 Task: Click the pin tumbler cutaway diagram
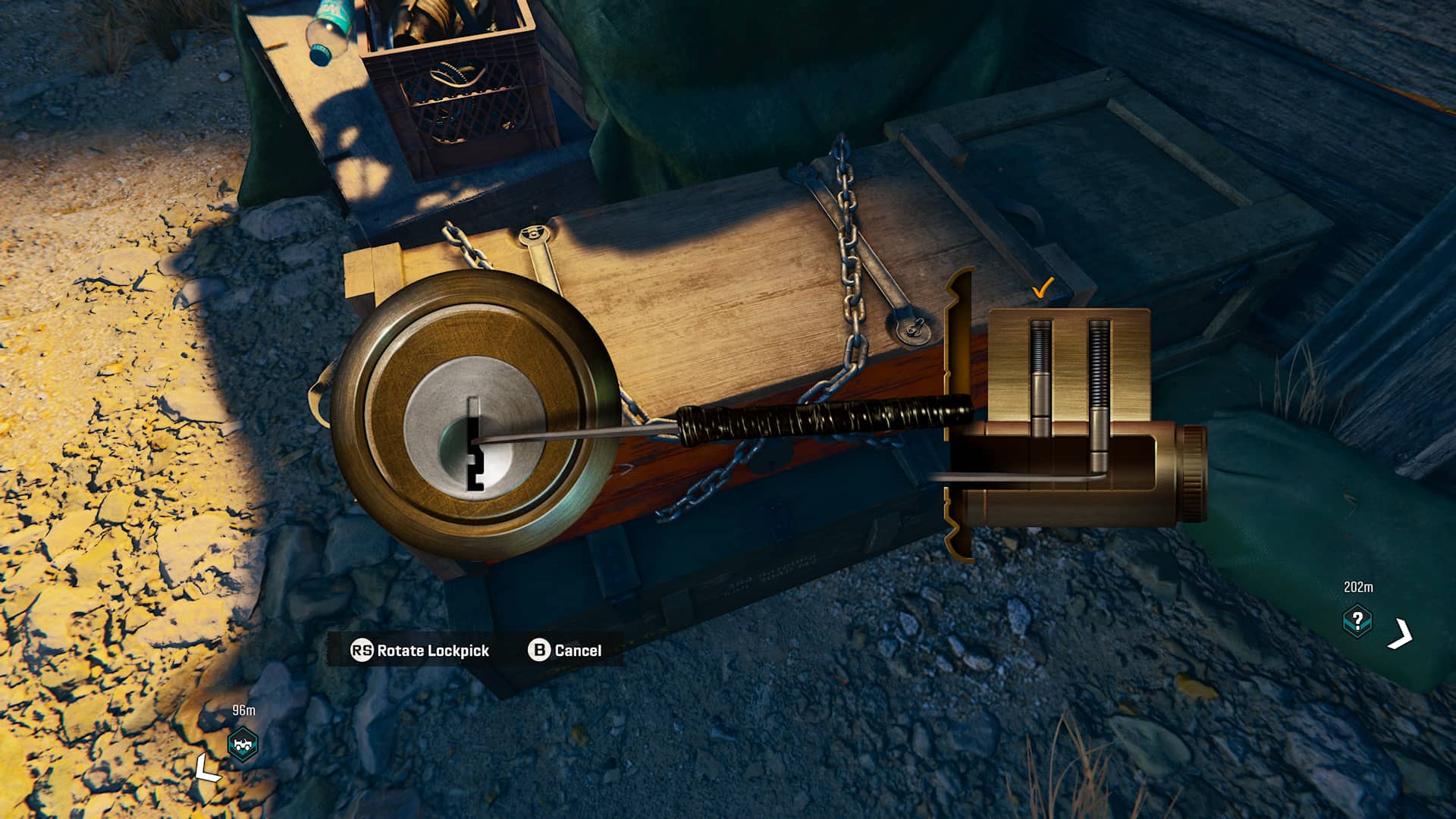point(1071,416)
